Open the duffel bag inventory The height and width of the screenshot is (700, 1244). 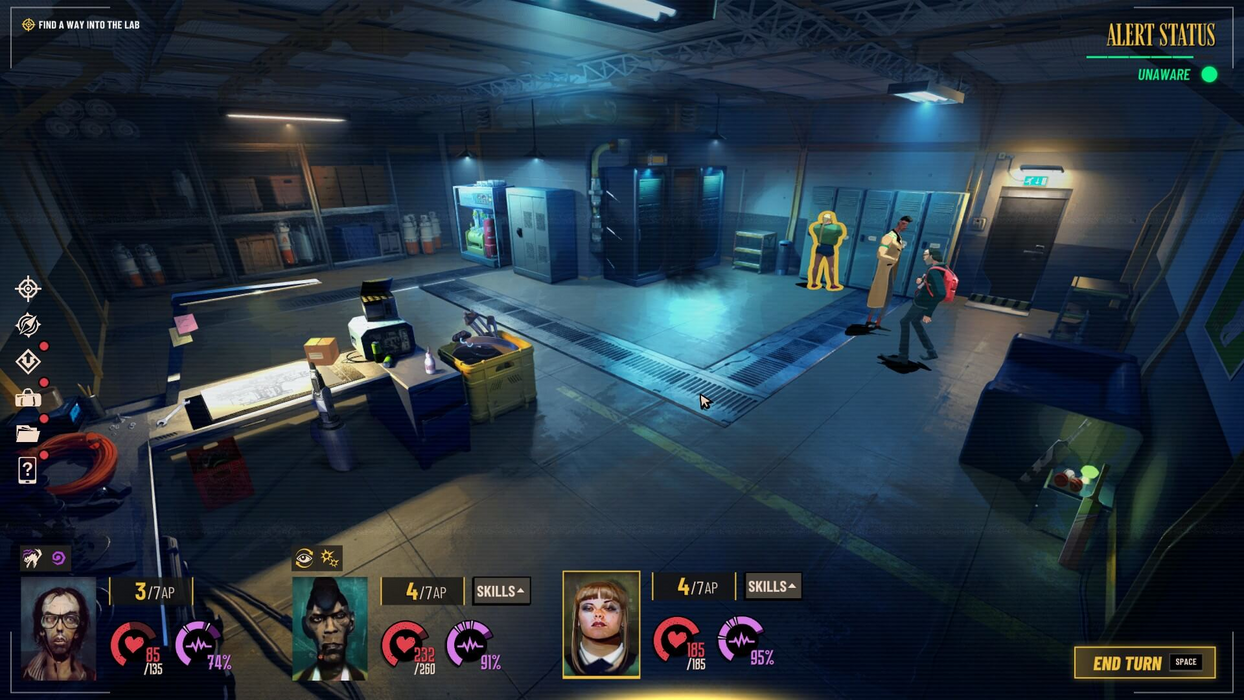[28, 398]
